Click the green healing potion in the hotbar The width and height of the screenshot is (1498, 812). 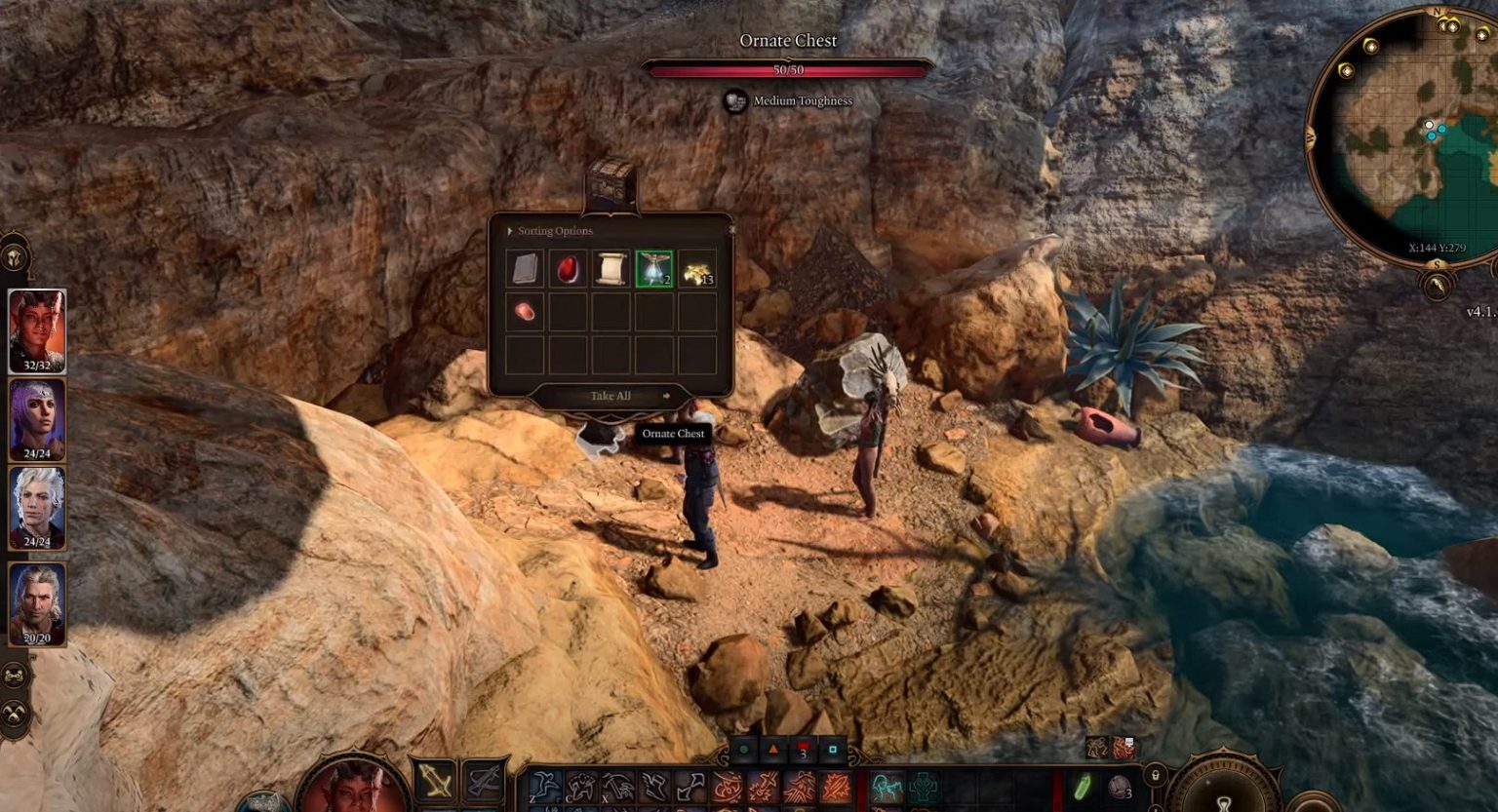[1082, 785]
